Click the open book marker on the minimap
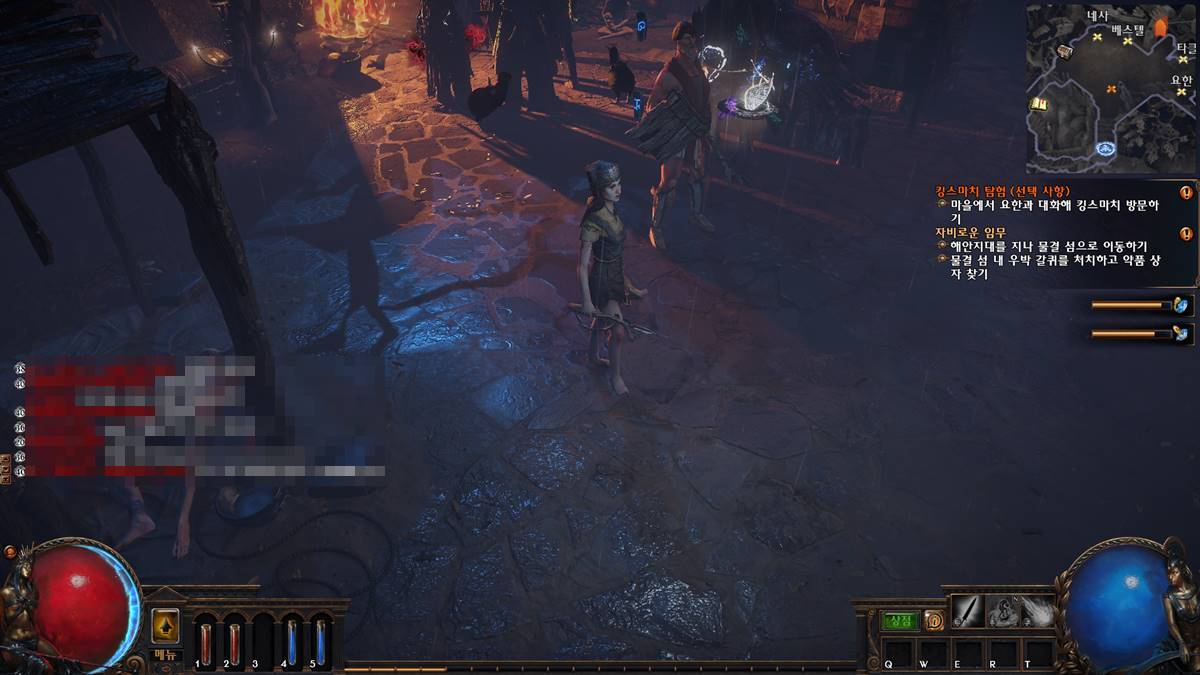Image resolution: width=1200 pixels, height=675 pixels. click(x=1039, y=103)
